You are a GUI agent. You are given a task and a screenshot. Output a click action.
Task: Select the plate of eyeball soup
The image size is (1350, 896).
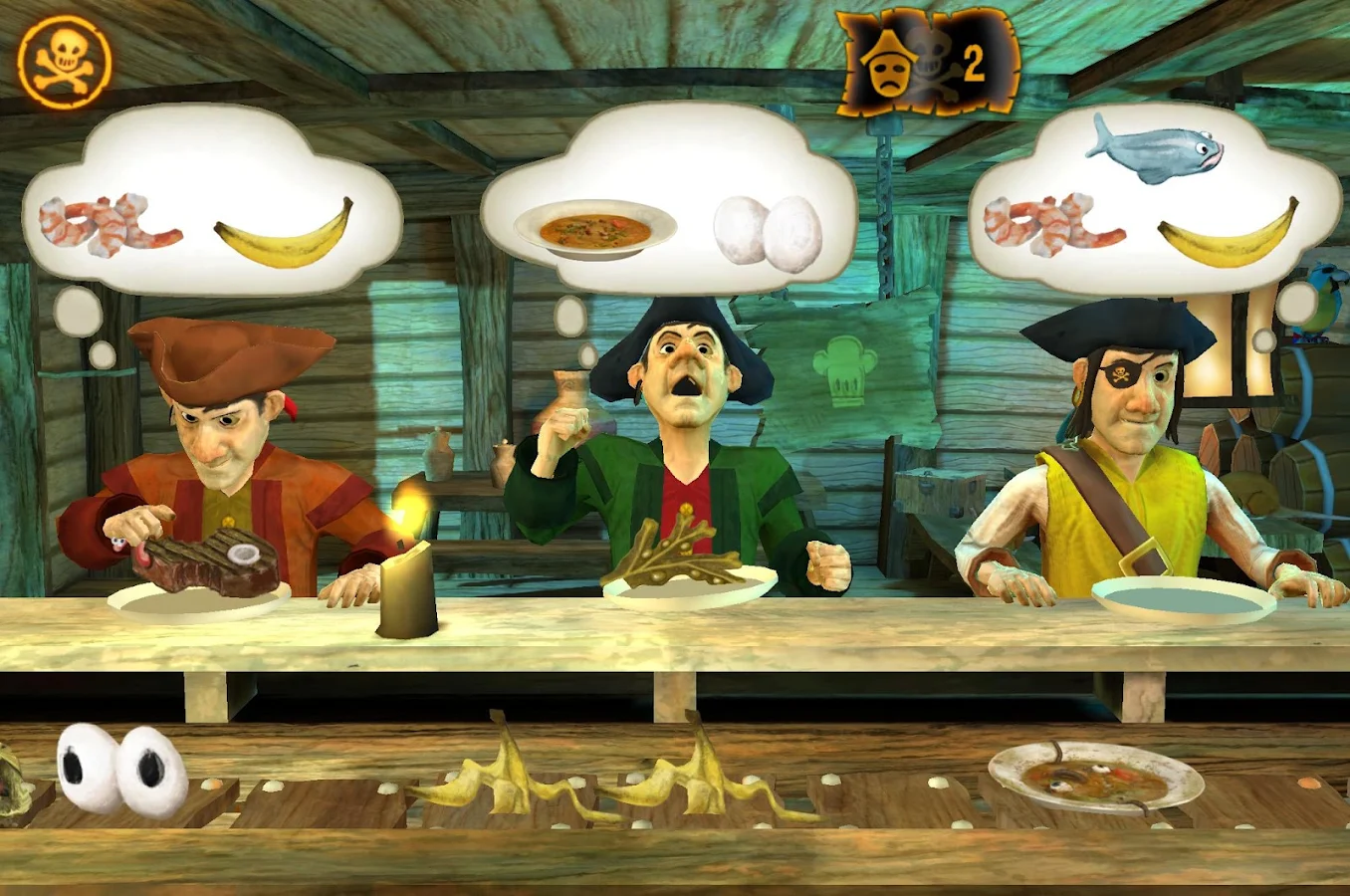pos(1095,777)
